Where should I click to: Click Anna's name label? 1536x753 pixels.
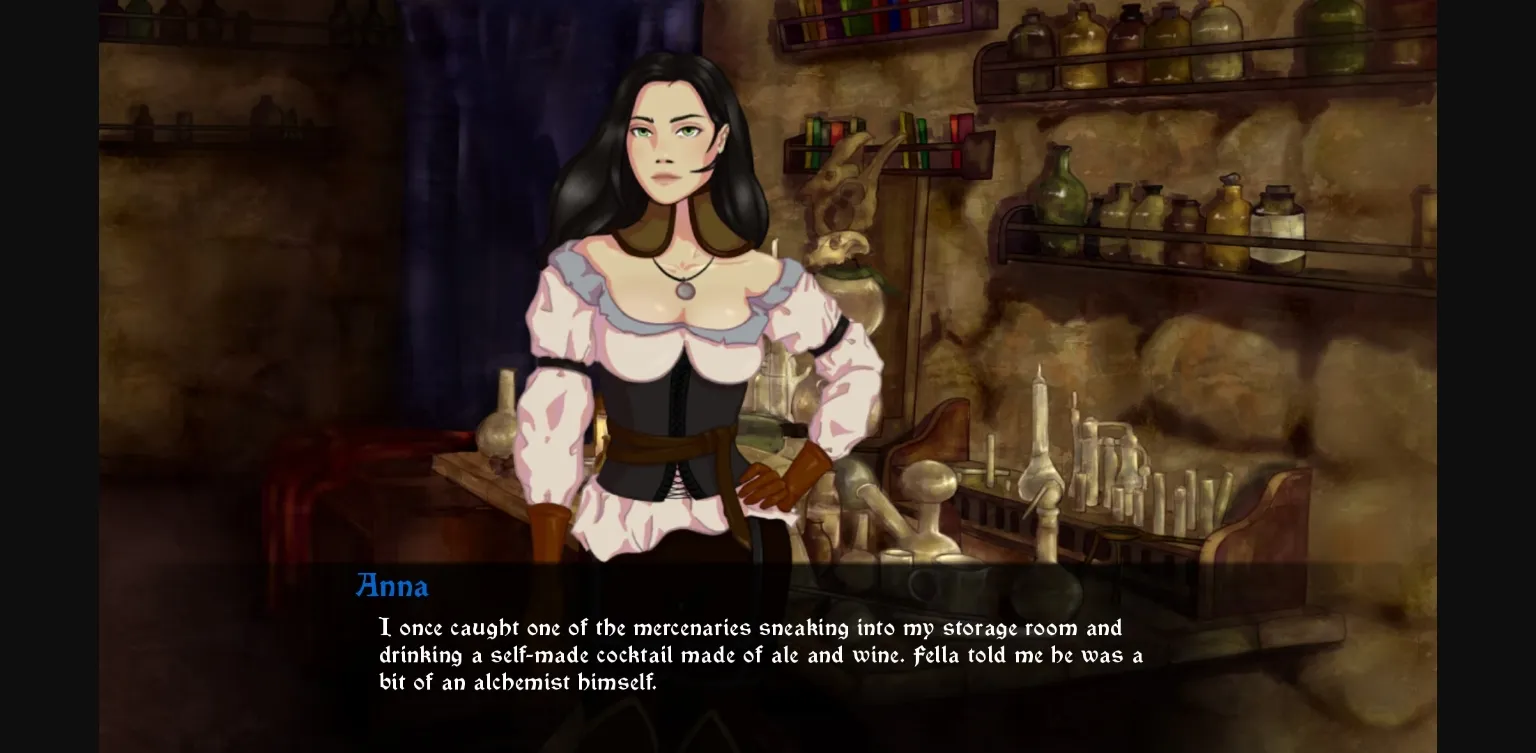click(392, 587)
